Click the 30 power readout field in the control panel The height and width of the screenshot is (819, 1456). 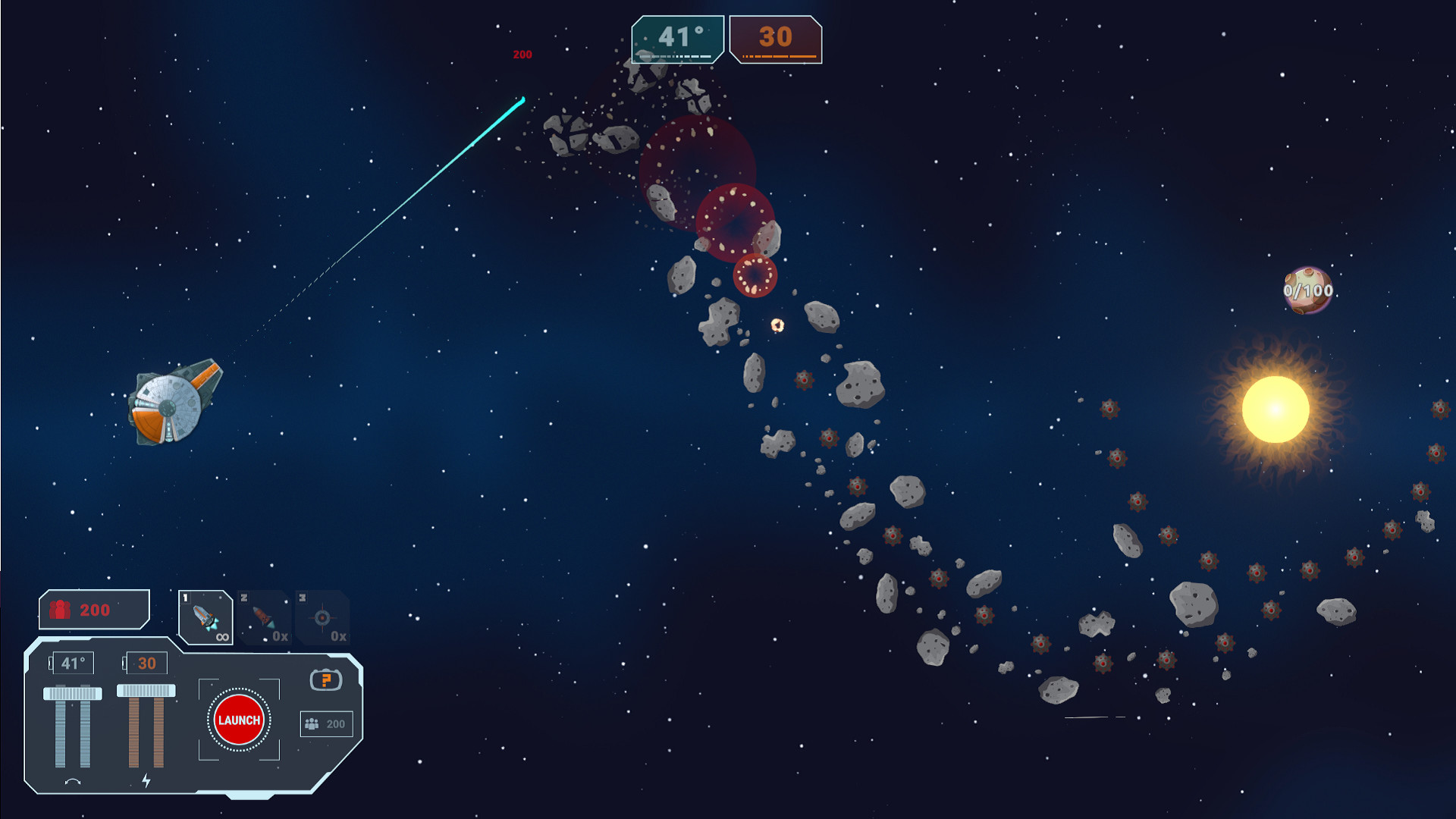[146, 663]
